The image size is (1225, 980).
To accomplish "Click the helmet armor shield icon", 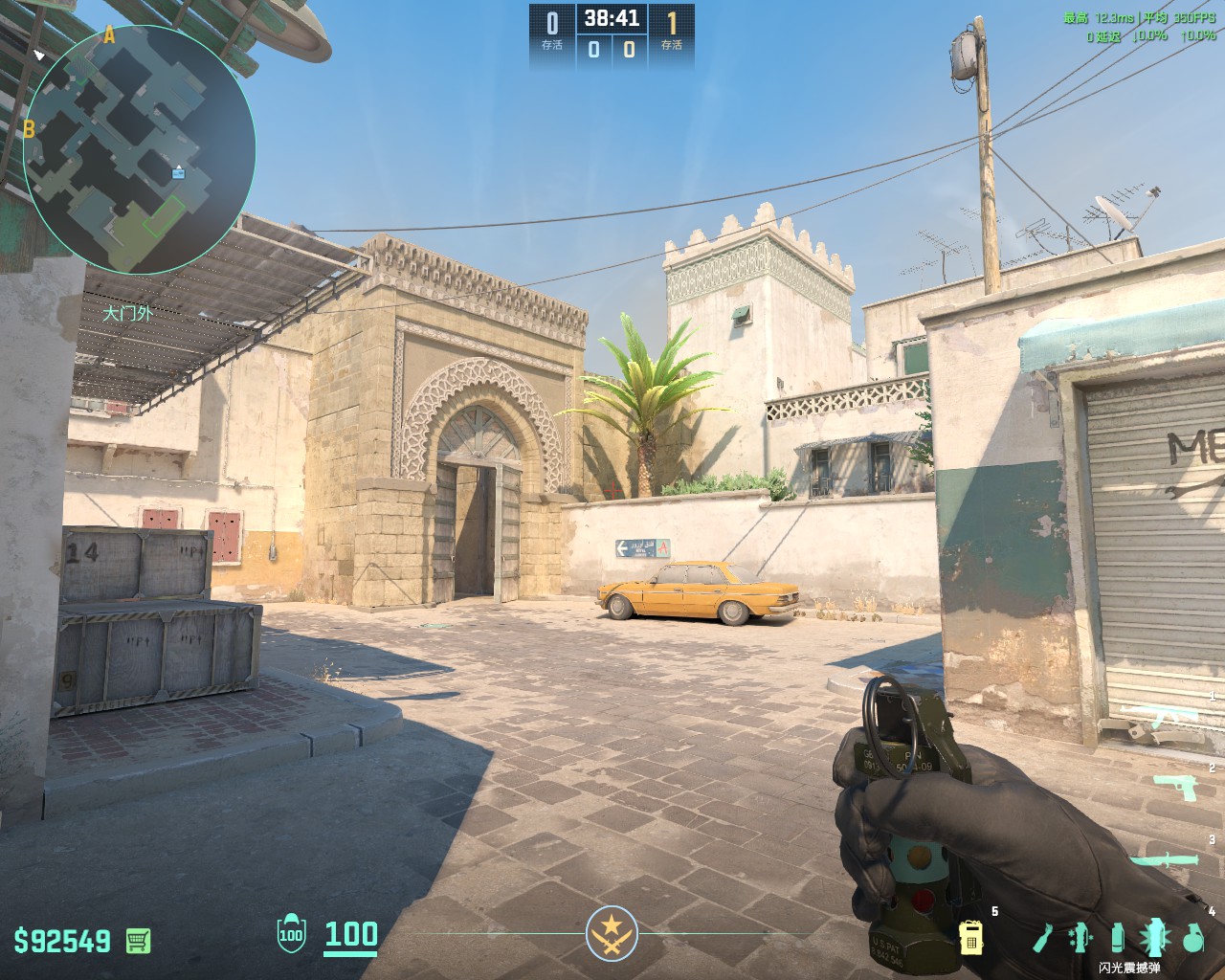I will click(290, 933).
